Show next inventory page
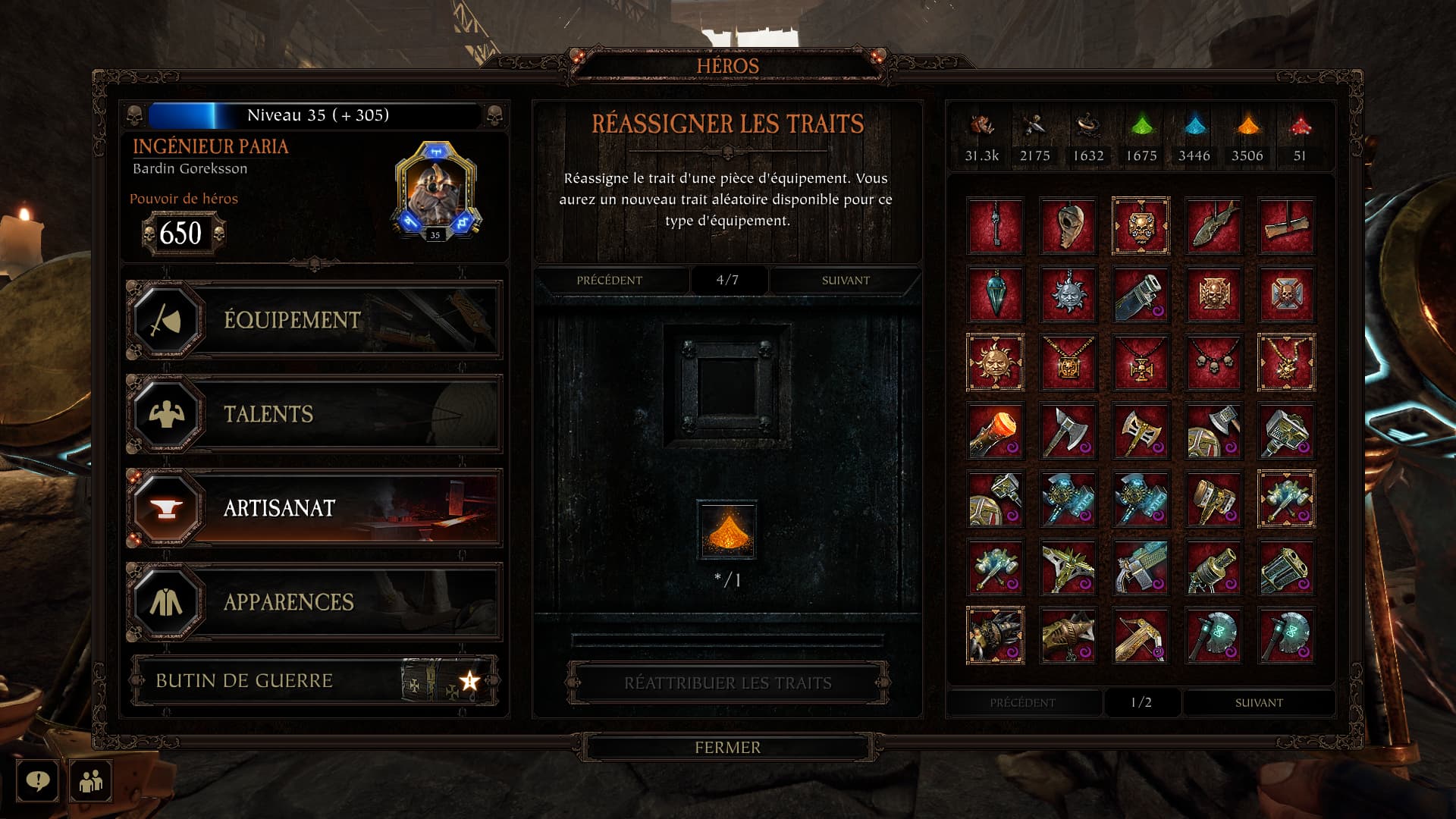This screenshot has width=1456, height=819. (x=1259, y=703)
